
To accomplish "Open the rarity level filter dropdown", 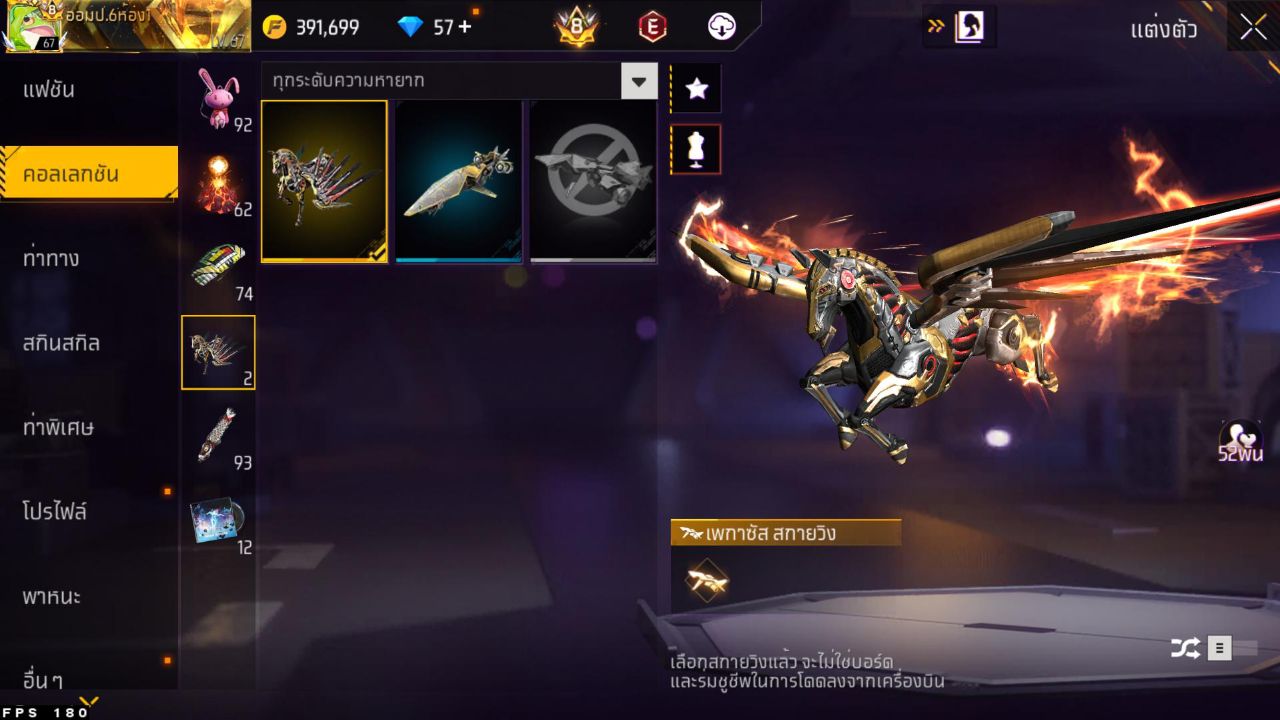I will coord(639,82).
